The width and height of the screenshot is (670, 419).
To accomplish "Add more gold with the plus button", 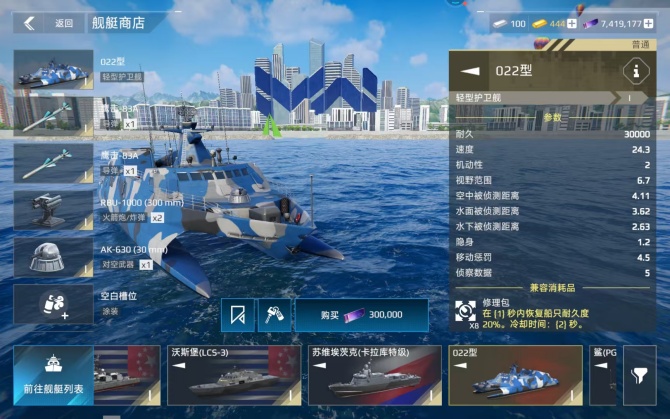I will (573, 23).
